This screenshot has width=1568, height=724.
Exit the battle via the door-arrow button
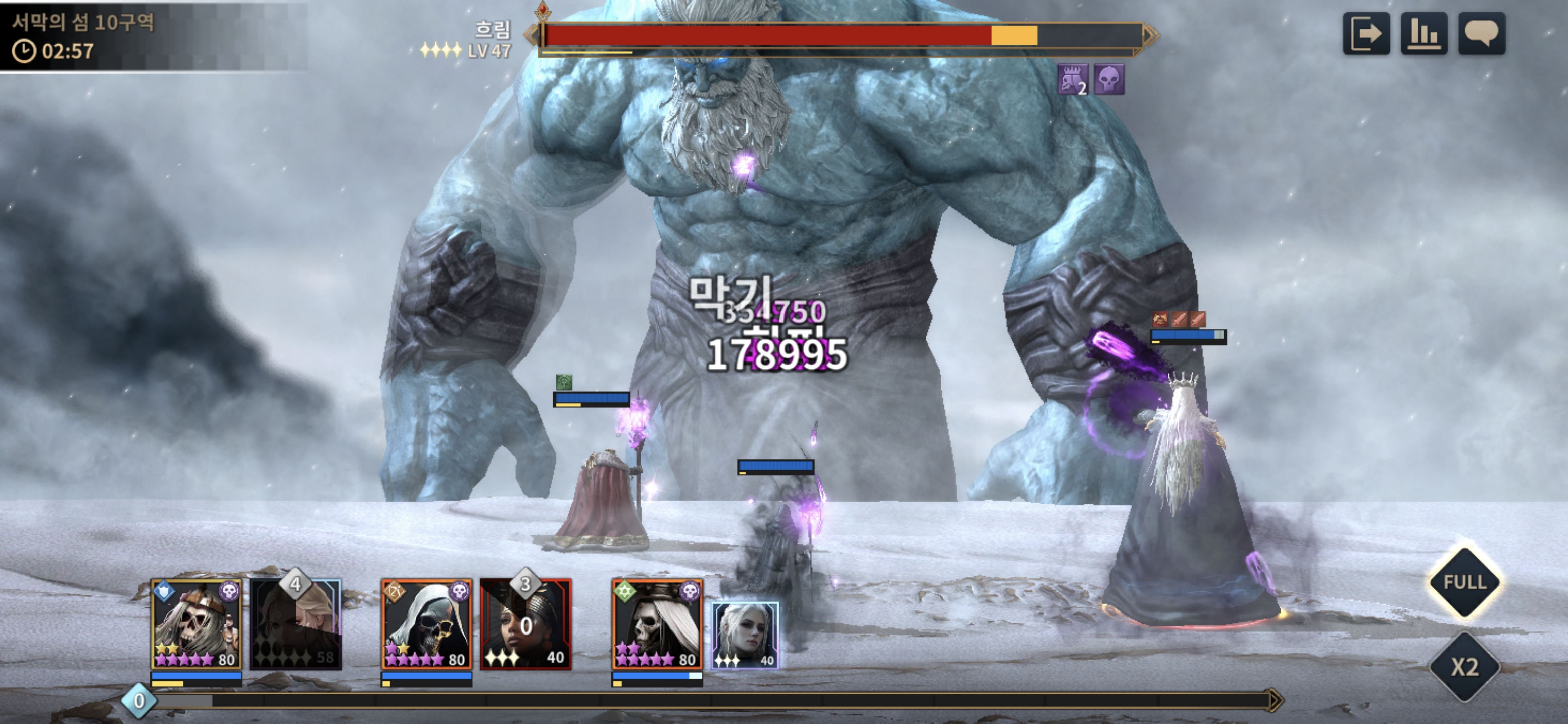click(1366, 34)
